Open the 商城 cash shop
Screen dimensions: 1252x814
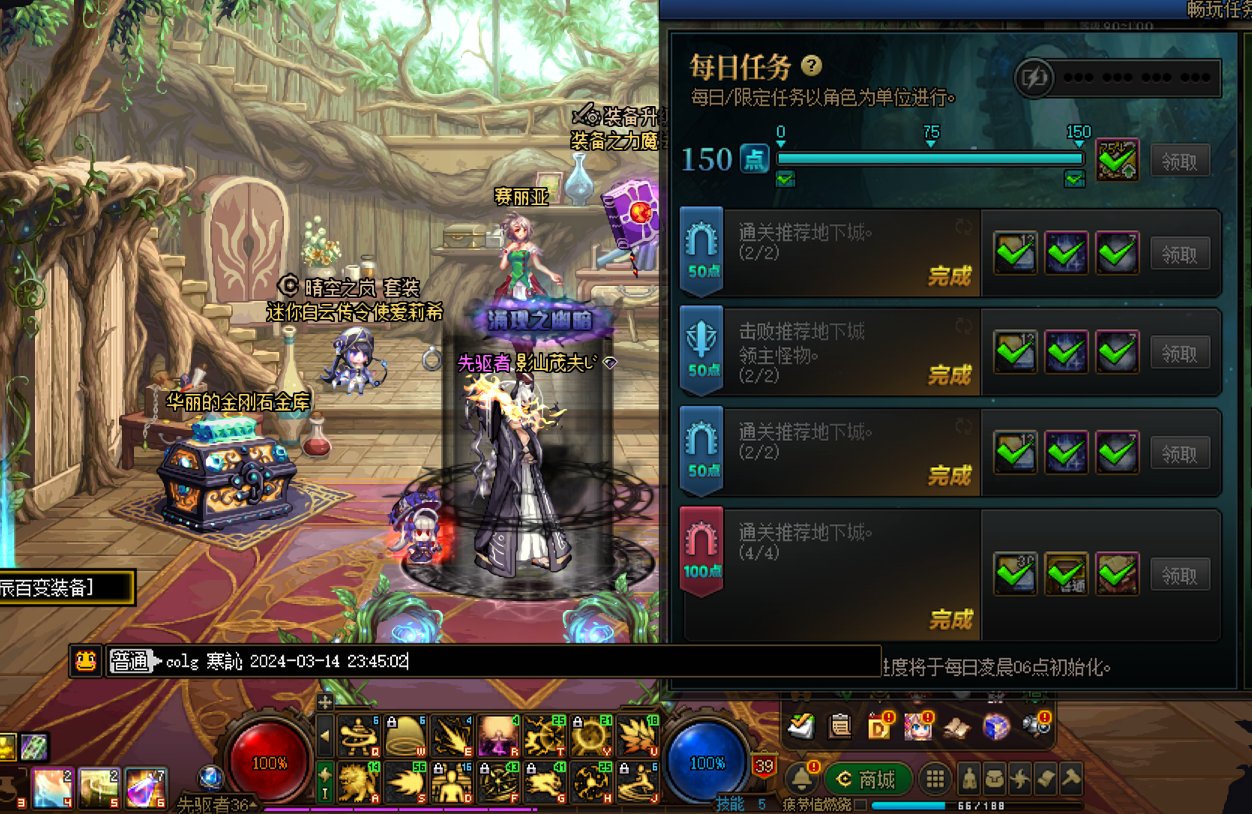868,779
